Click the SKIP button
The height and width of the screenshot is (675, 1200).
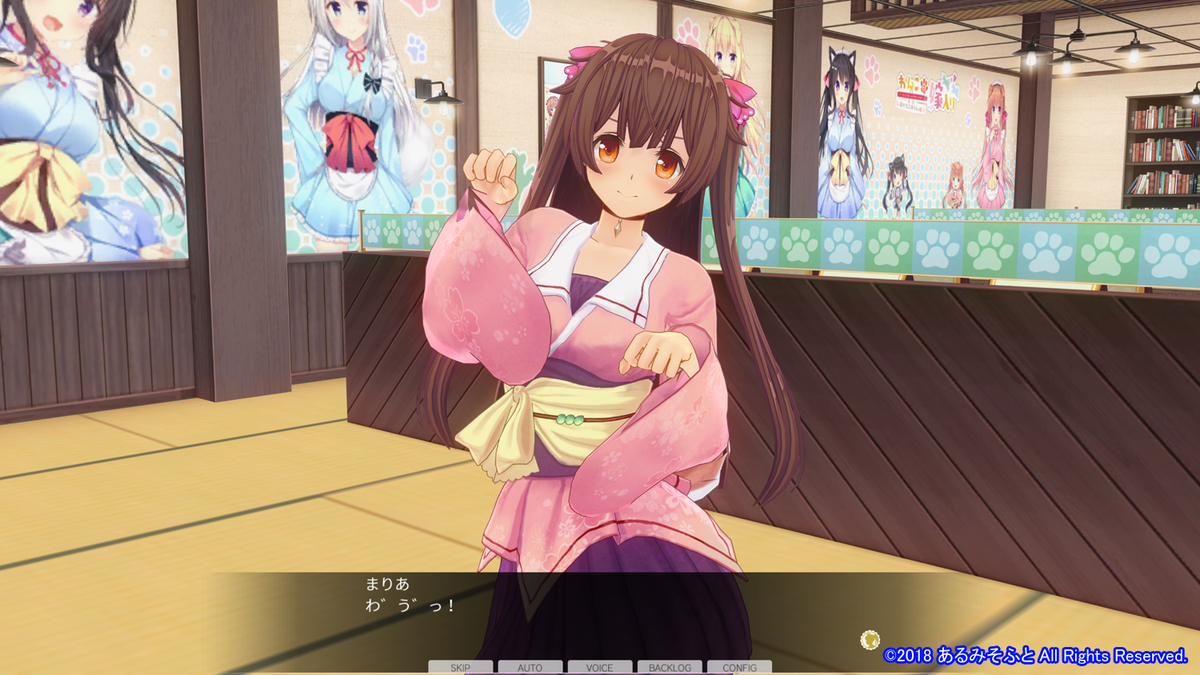460,667
